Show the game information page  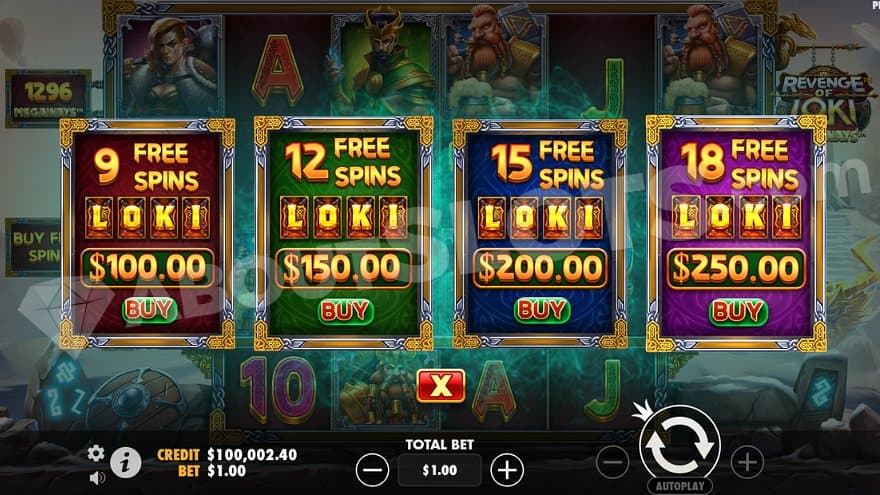125,462
